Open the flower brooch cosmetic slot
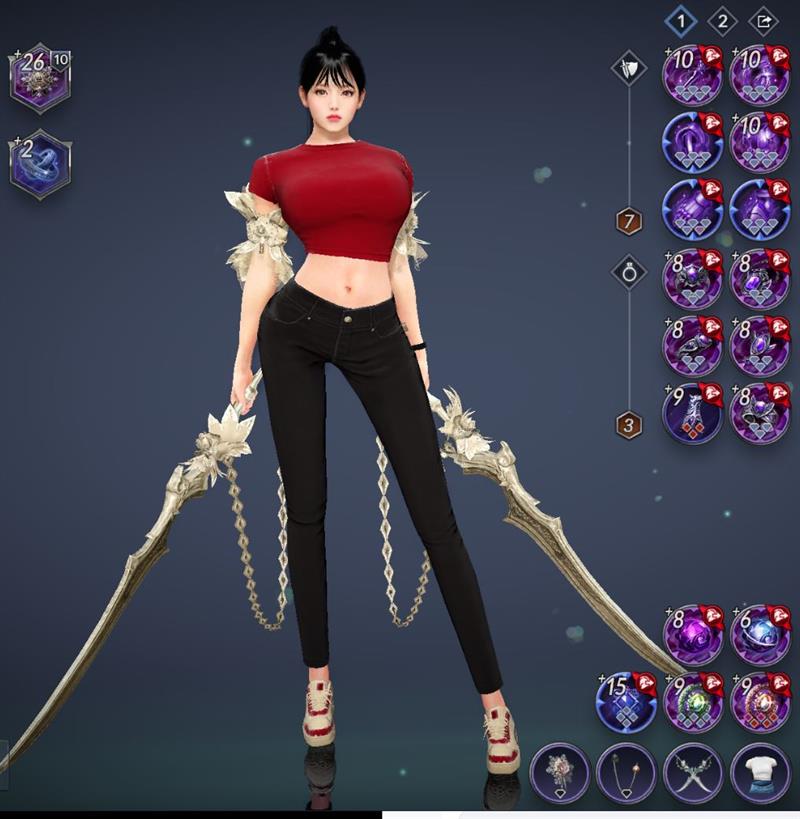Viewport: 800px width, 819px height. coord(558,773)
